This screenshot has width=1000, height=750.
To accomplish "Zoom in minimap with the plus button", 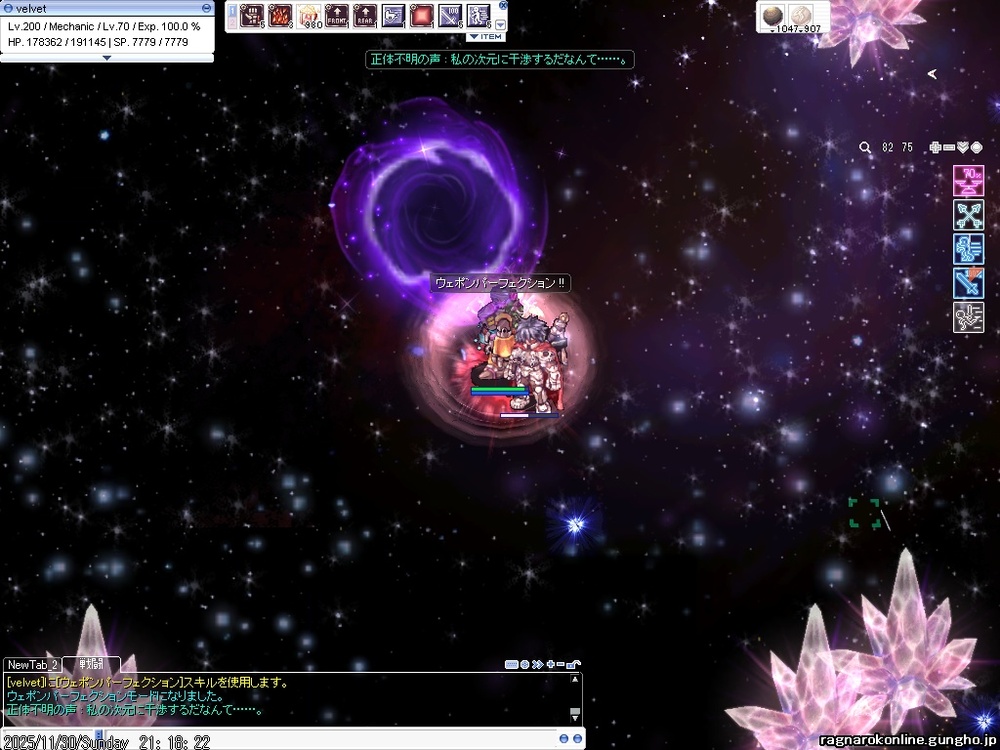I will coord(936,147).
